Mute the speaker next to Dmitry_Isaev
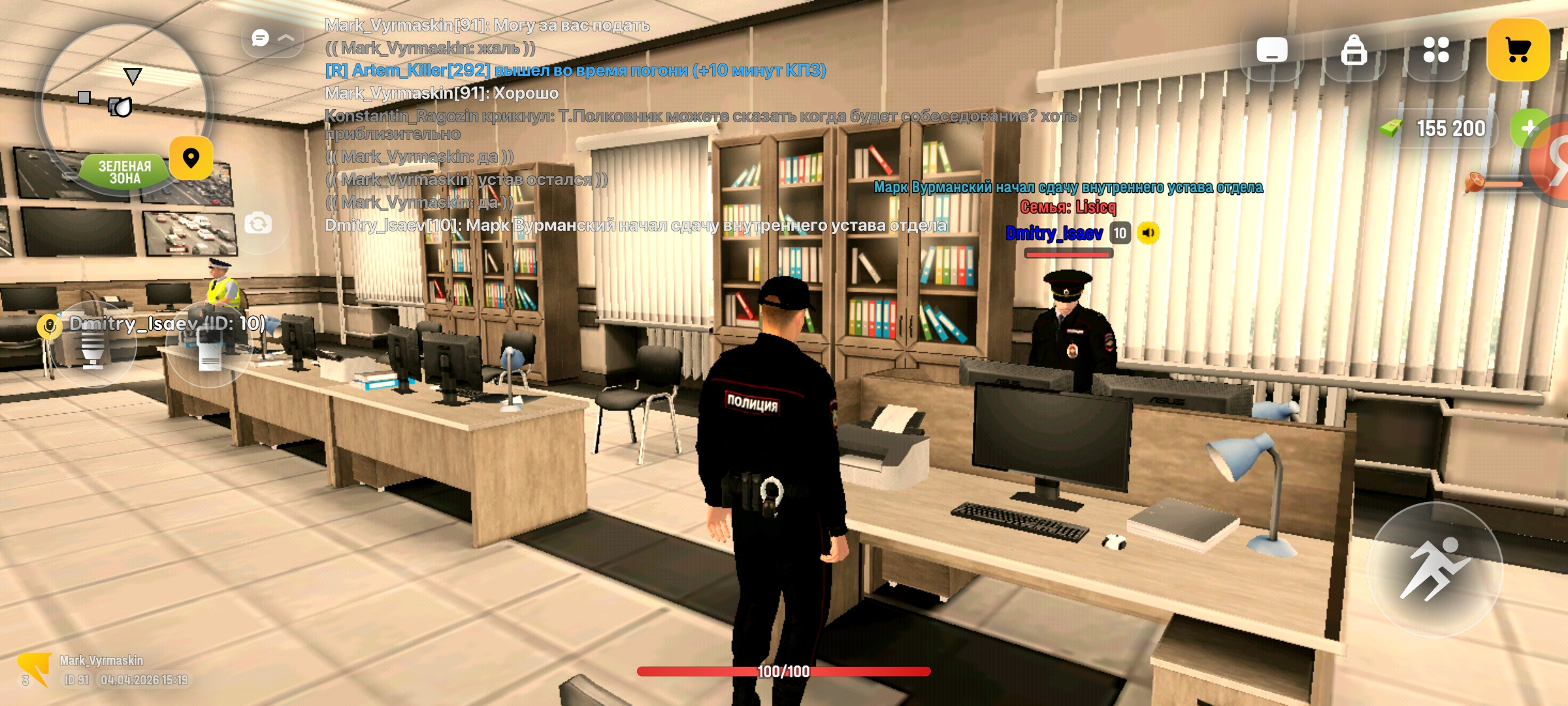 pyautogui.click(x=1148, y=233)
